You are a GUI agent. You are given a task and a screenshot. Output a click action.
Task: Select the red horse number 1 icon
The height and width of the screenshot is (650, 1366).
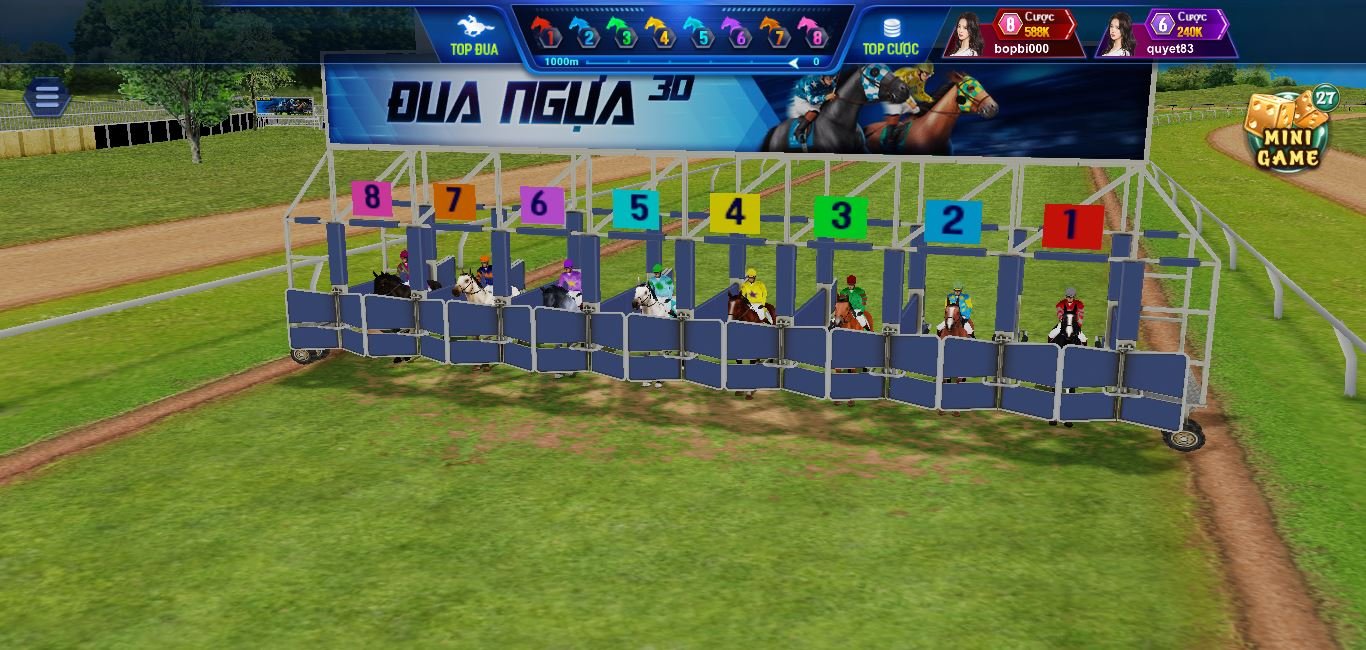(545, 32)
